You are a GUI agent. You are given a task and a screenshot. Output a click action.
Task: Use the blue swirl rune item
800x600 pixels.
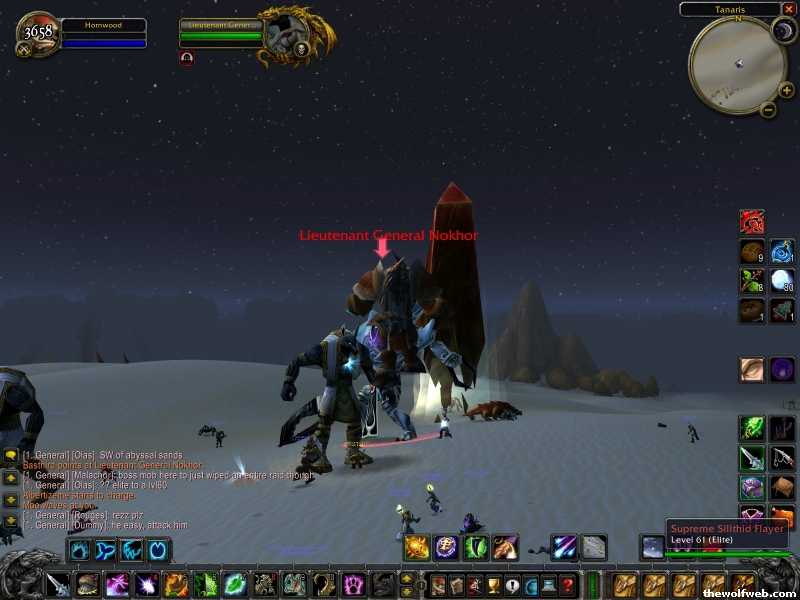[x=783, y=251]
